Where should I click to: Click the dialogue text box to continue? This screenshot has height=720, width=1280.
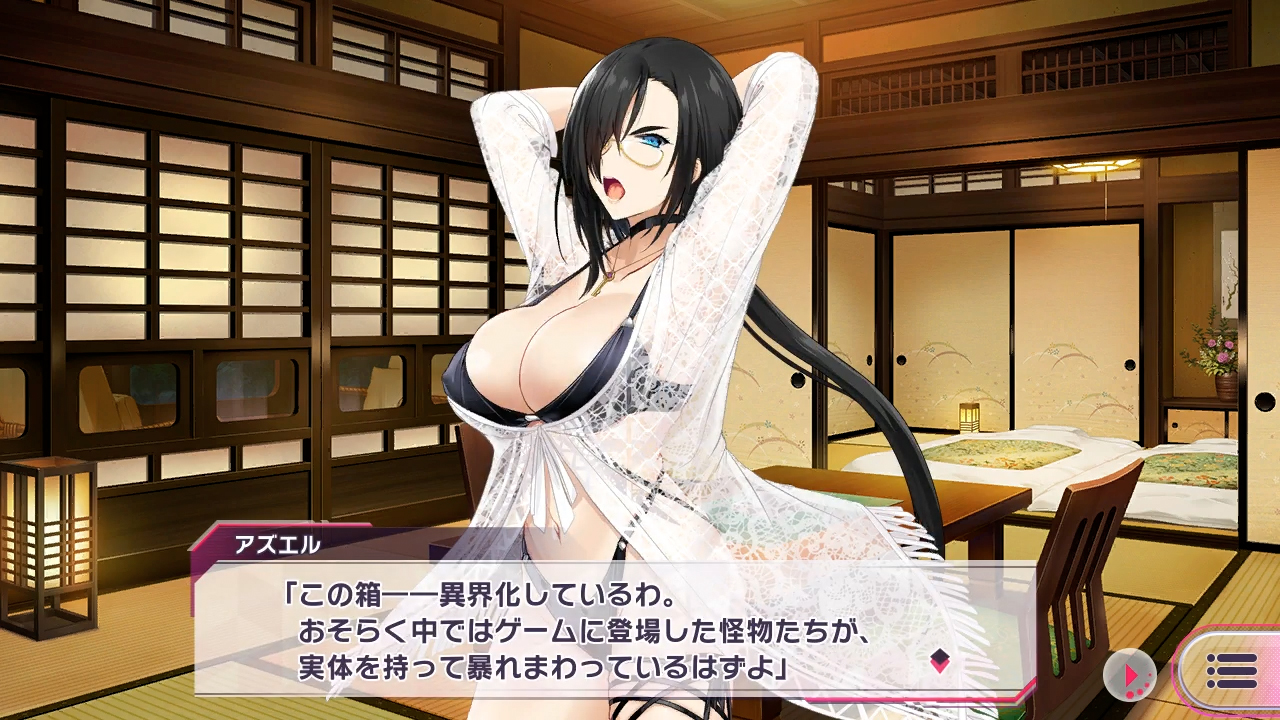click(600, 630)
